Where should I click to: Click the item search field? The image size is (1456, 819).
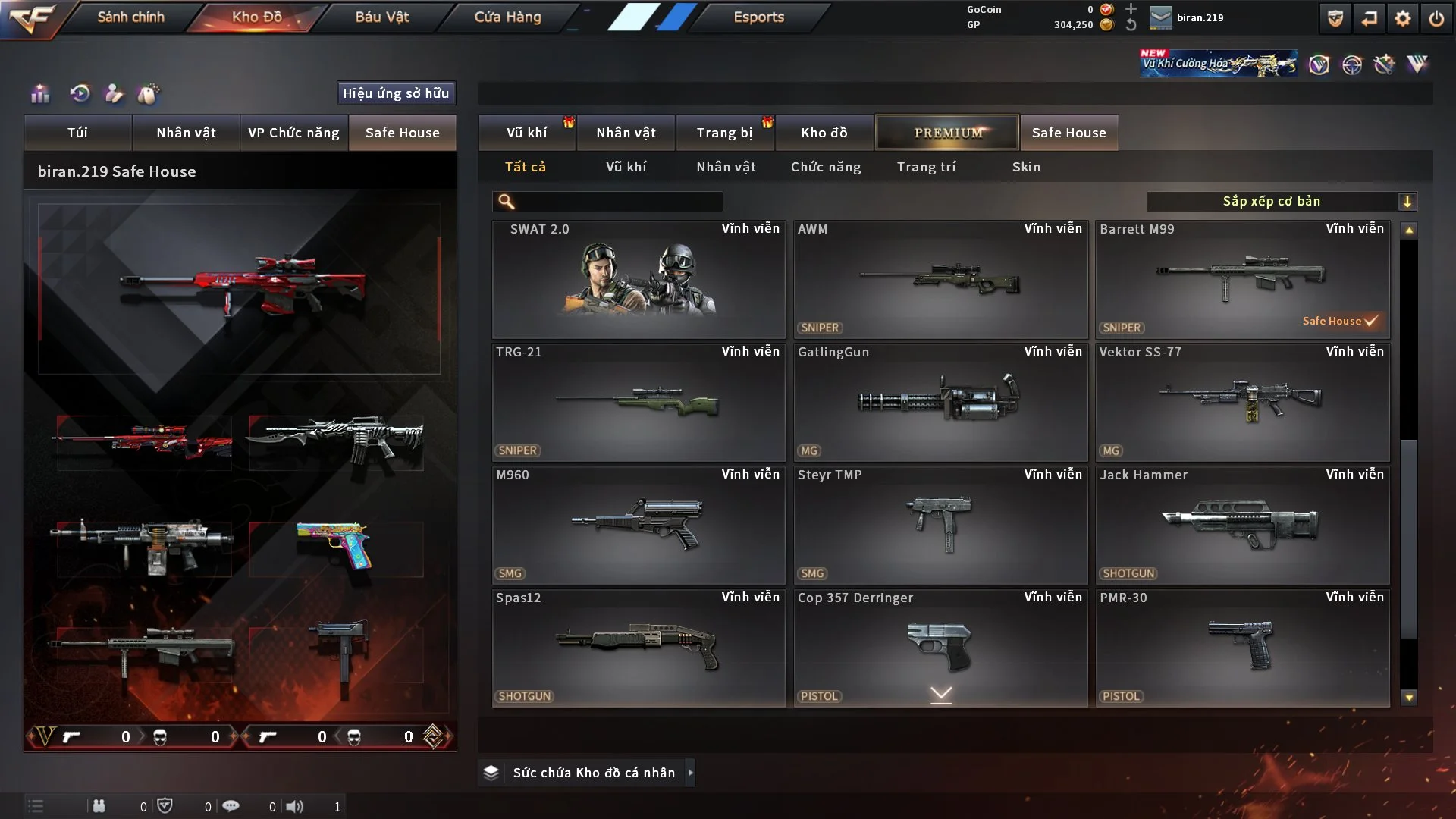(618, 202)
